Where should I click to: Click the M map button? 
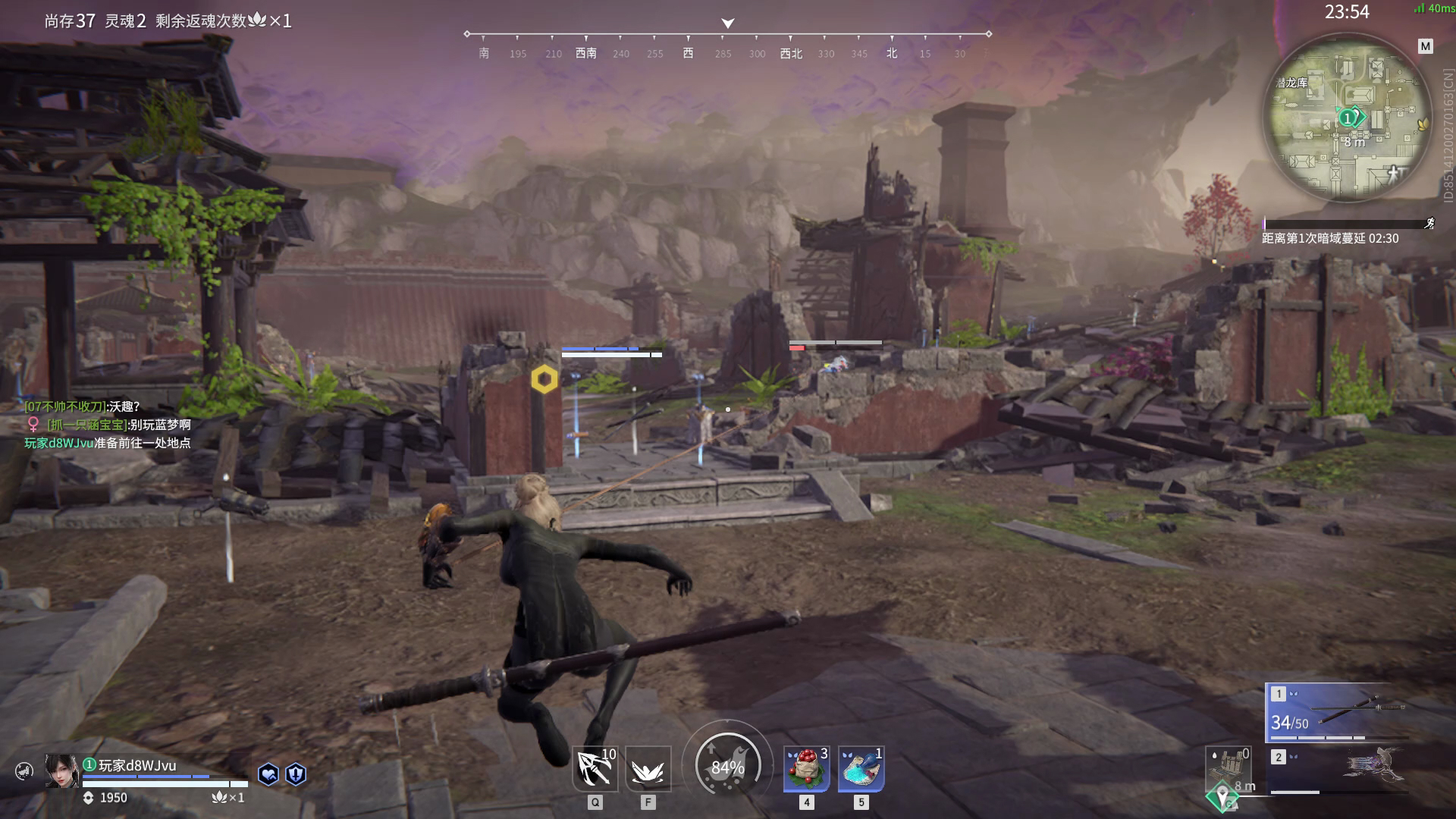(x=1426, y=46)
